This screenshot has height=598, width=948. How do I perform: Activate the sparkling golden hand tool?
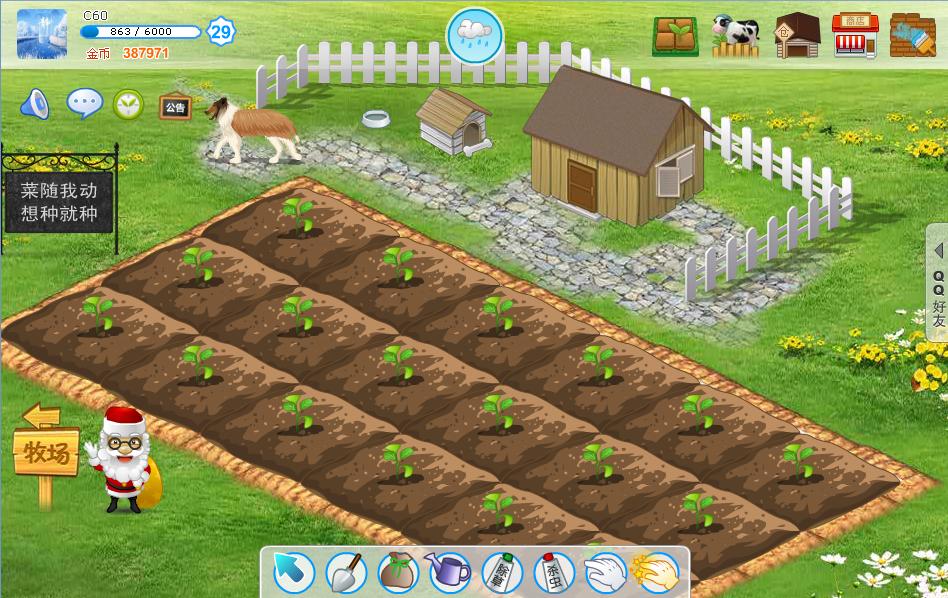[x=656, y=572]
